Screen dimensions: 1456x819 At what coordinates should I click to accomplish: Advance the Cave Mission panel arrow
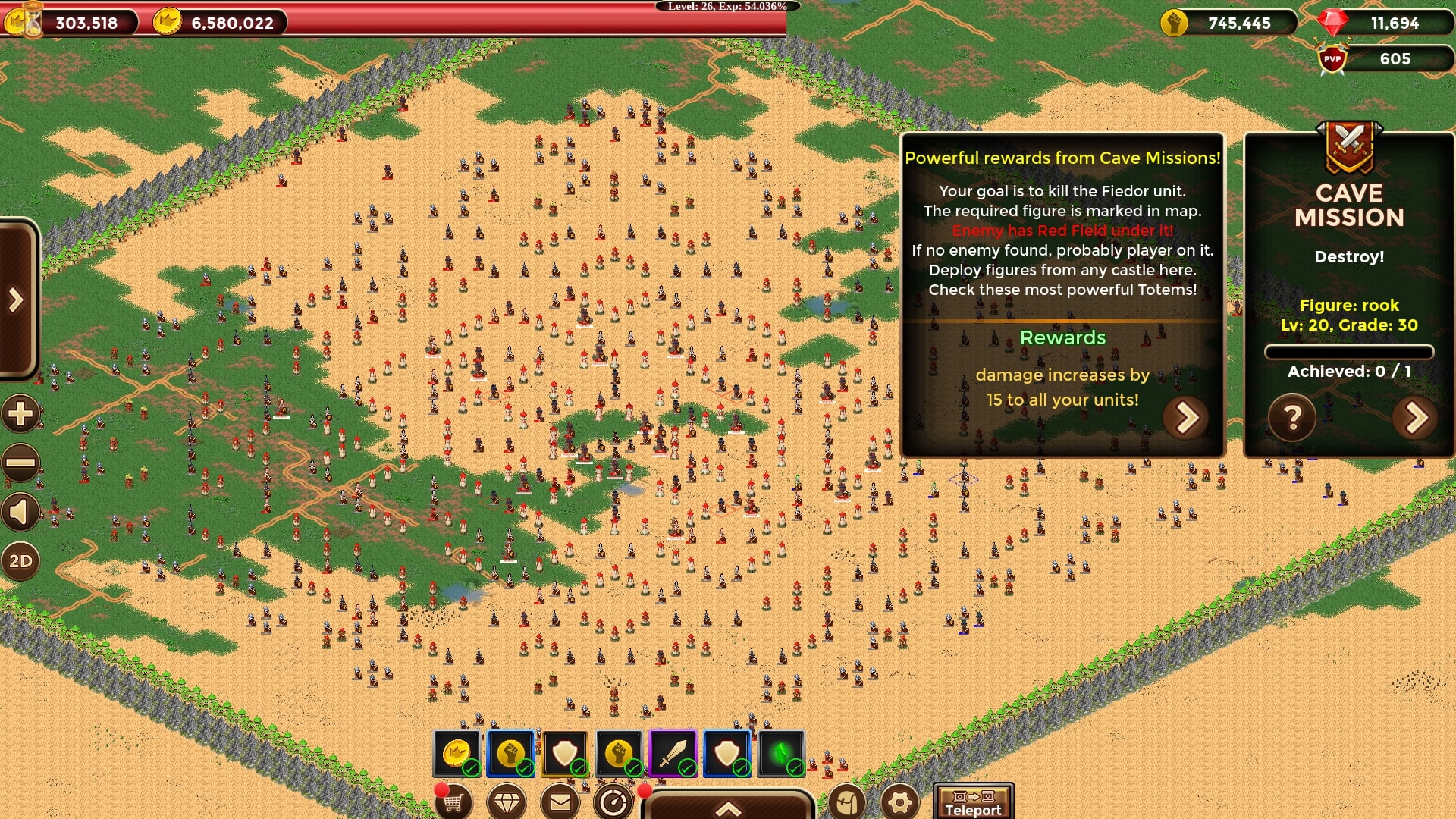pyautogui.click(x=1415, y=417)
